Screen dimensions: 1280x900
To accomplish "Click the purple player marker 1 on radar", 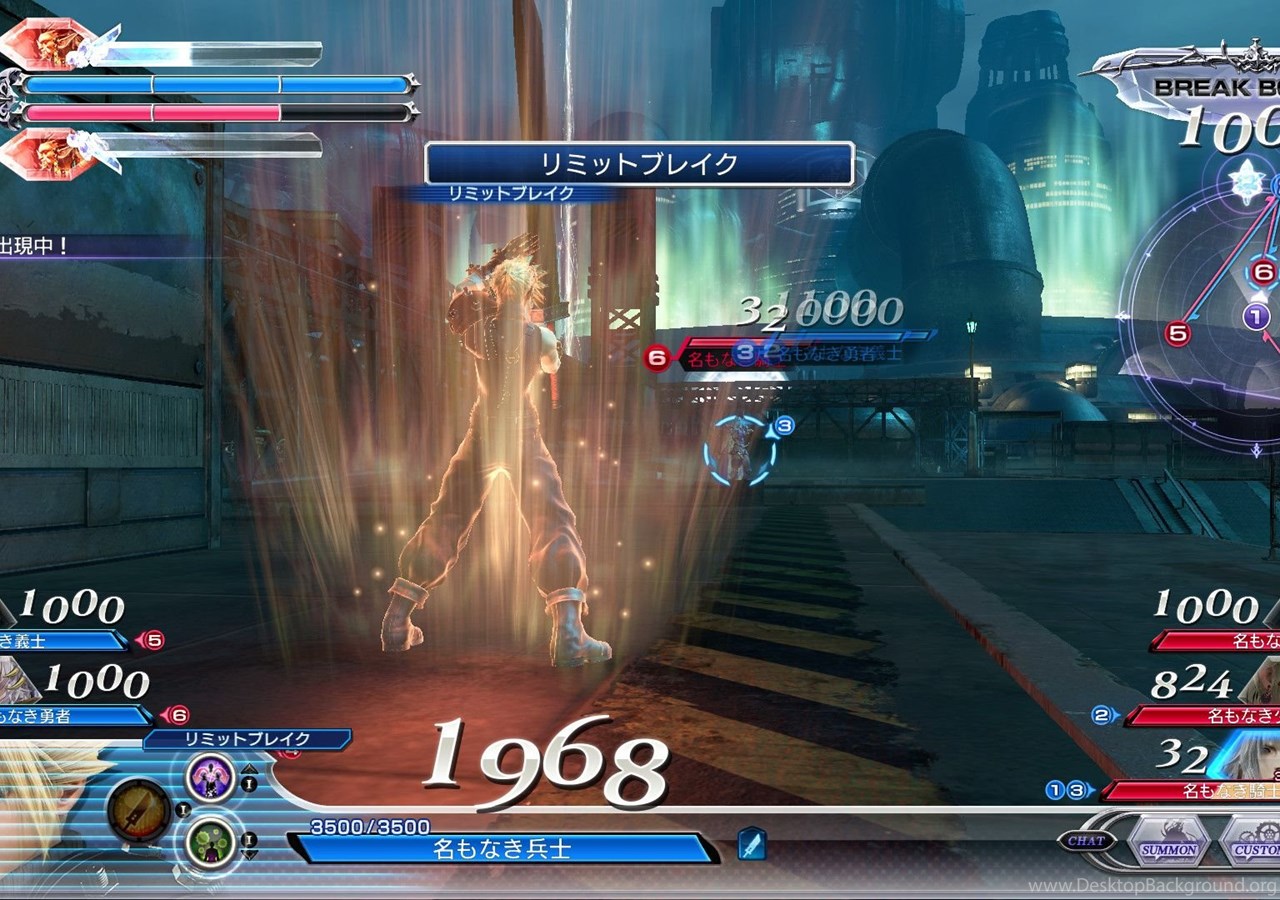I will (x=1257, y=318).
